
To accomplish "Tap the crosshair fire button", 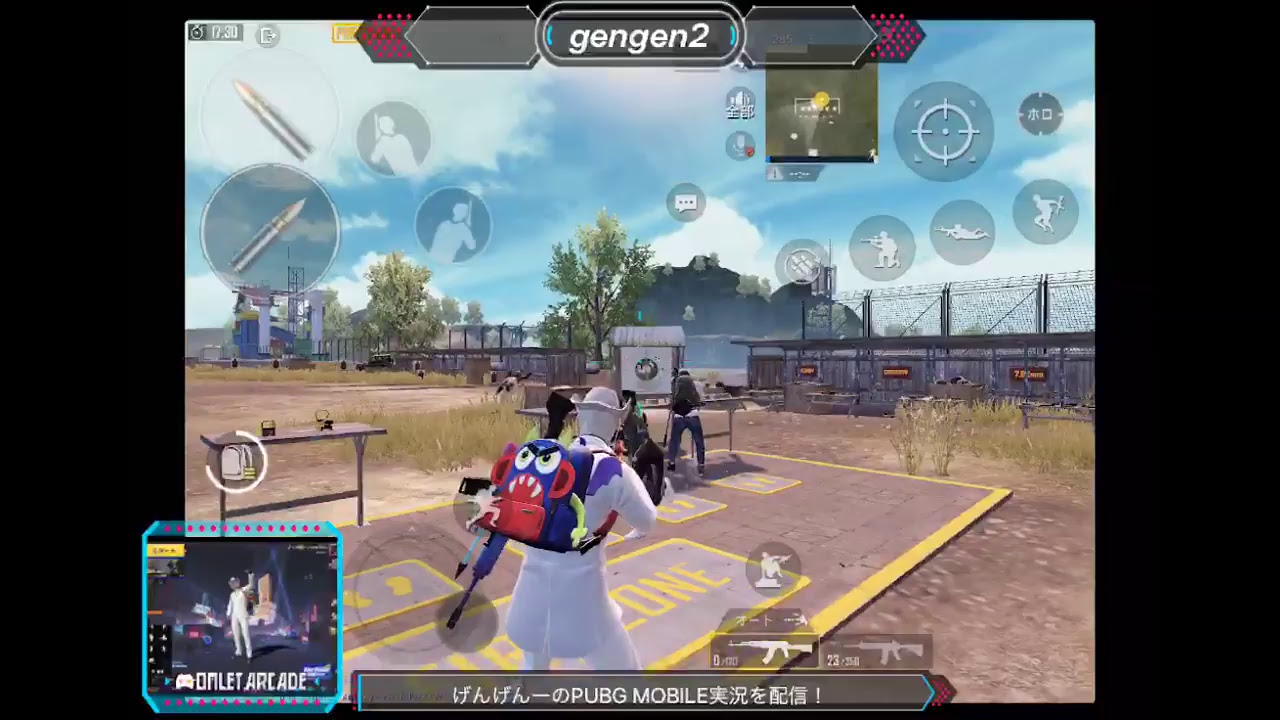I will (x=944, y=130).
